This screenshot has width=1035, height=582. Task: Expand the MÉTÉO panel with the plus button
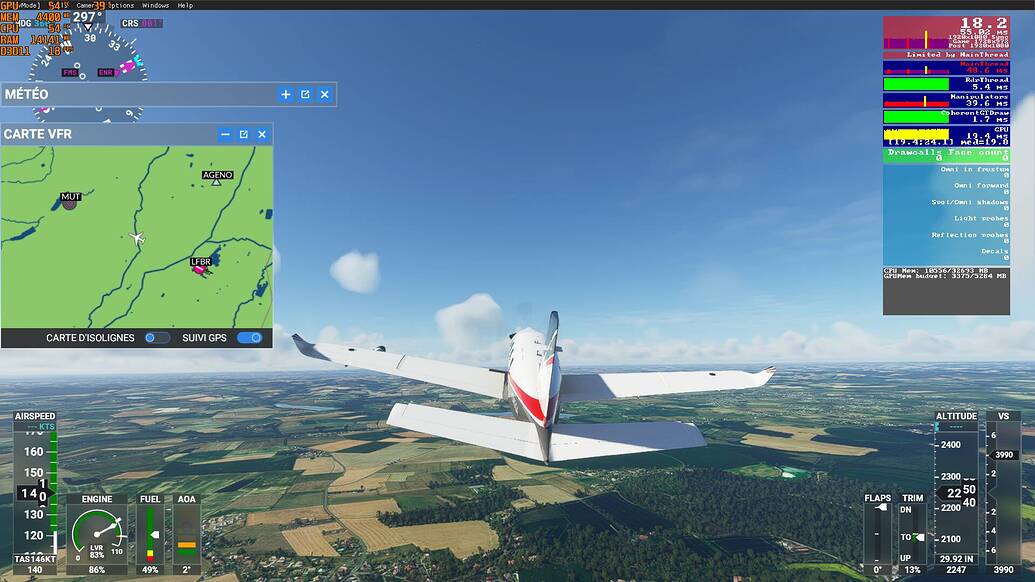coord(286,94)
